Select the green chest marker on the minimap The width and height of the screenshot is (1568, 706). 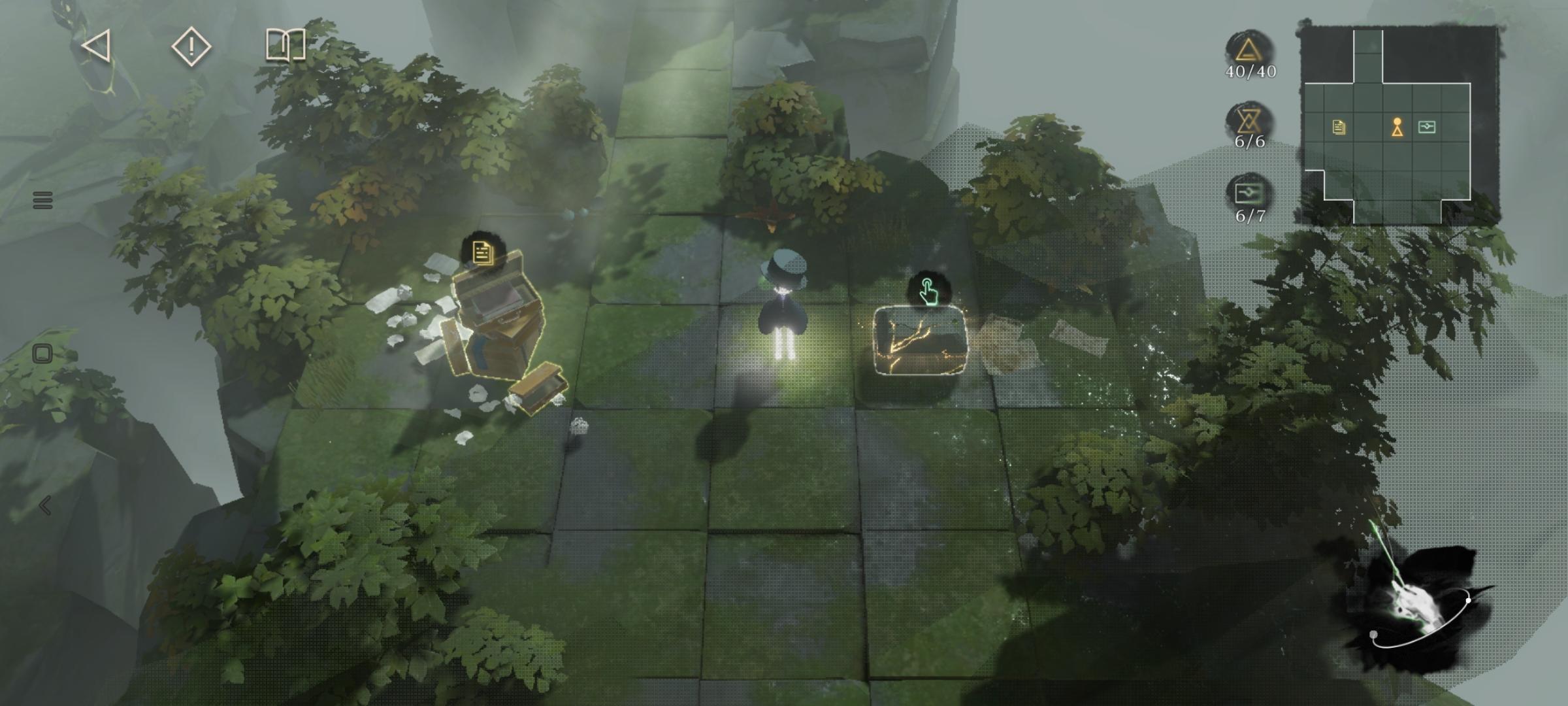pyautogui.click(x=1427, y=127)
